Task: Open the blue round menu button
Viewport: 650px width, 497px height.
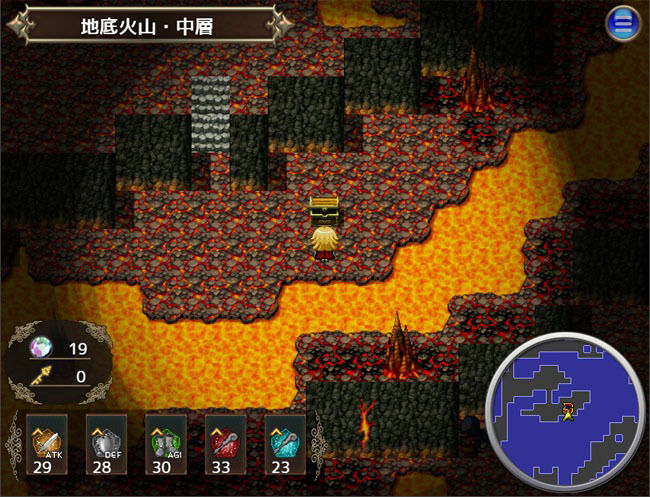Action: tap(623, 23)
